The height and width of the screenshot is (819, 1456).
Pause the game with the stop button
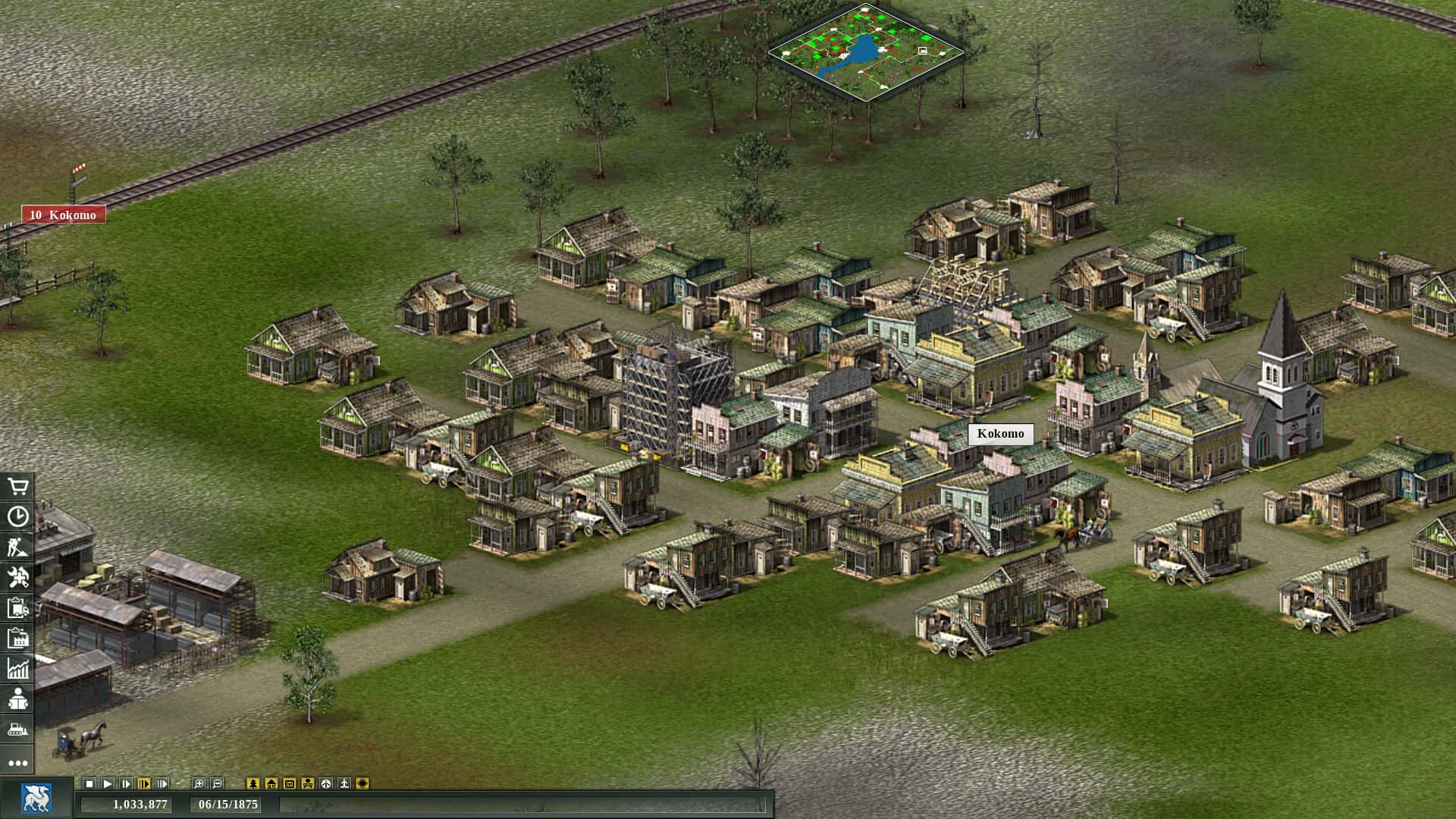point(89,783)
